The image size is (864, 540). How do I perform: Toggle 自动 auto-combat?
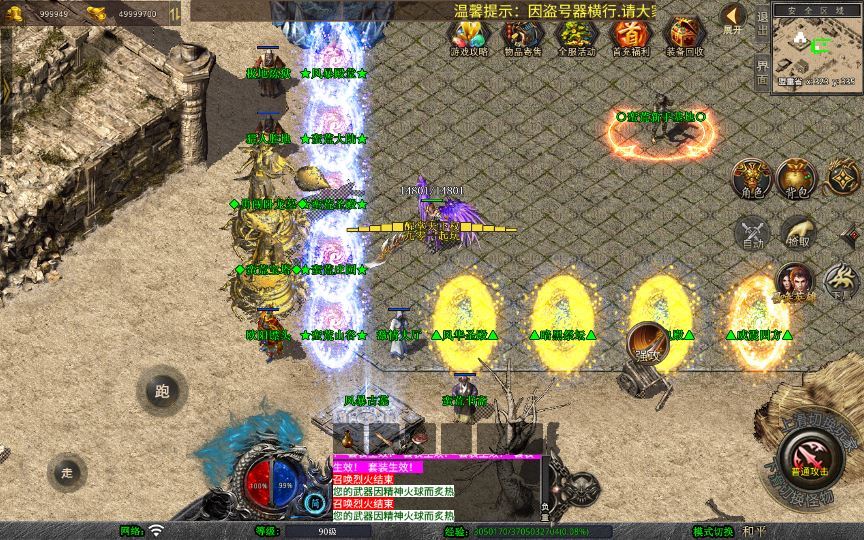click(x=751, y=233)
